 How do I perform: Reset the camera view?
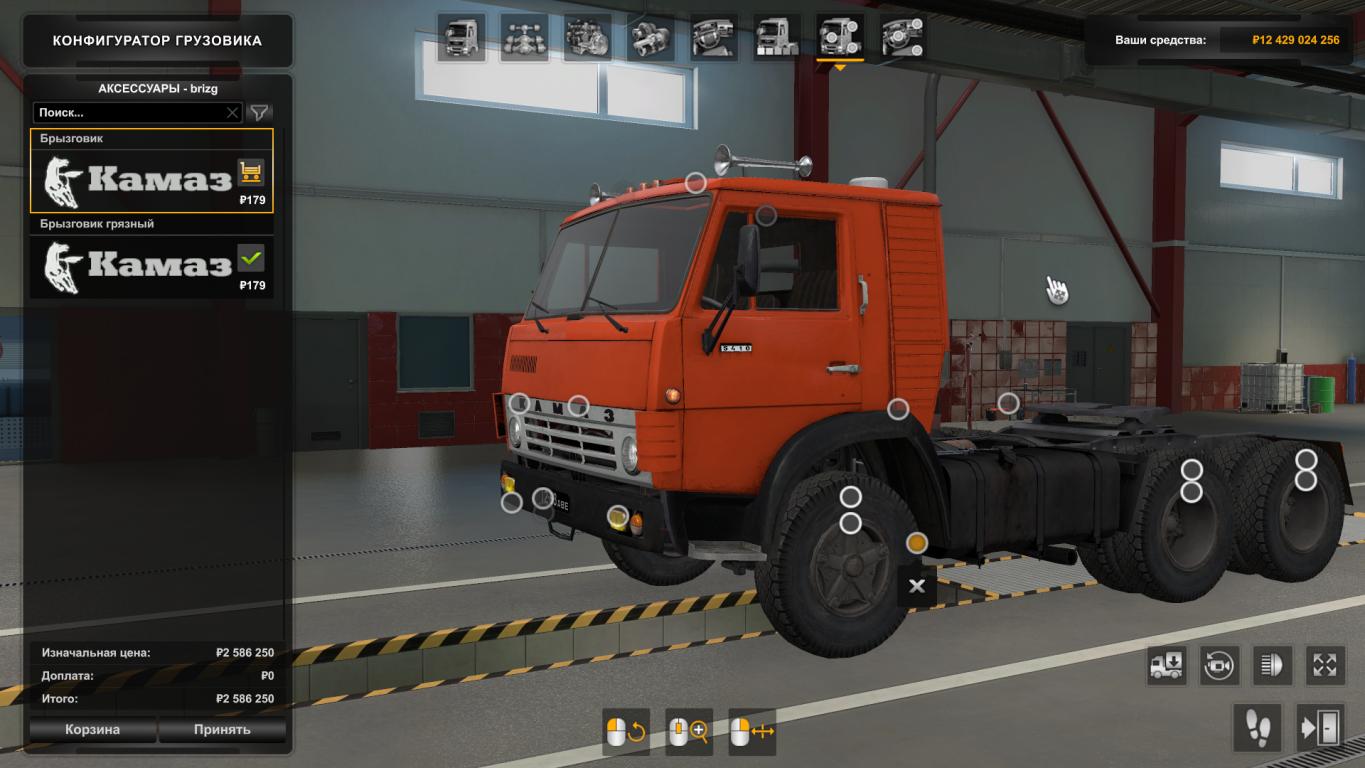[x=1220, y=665]
